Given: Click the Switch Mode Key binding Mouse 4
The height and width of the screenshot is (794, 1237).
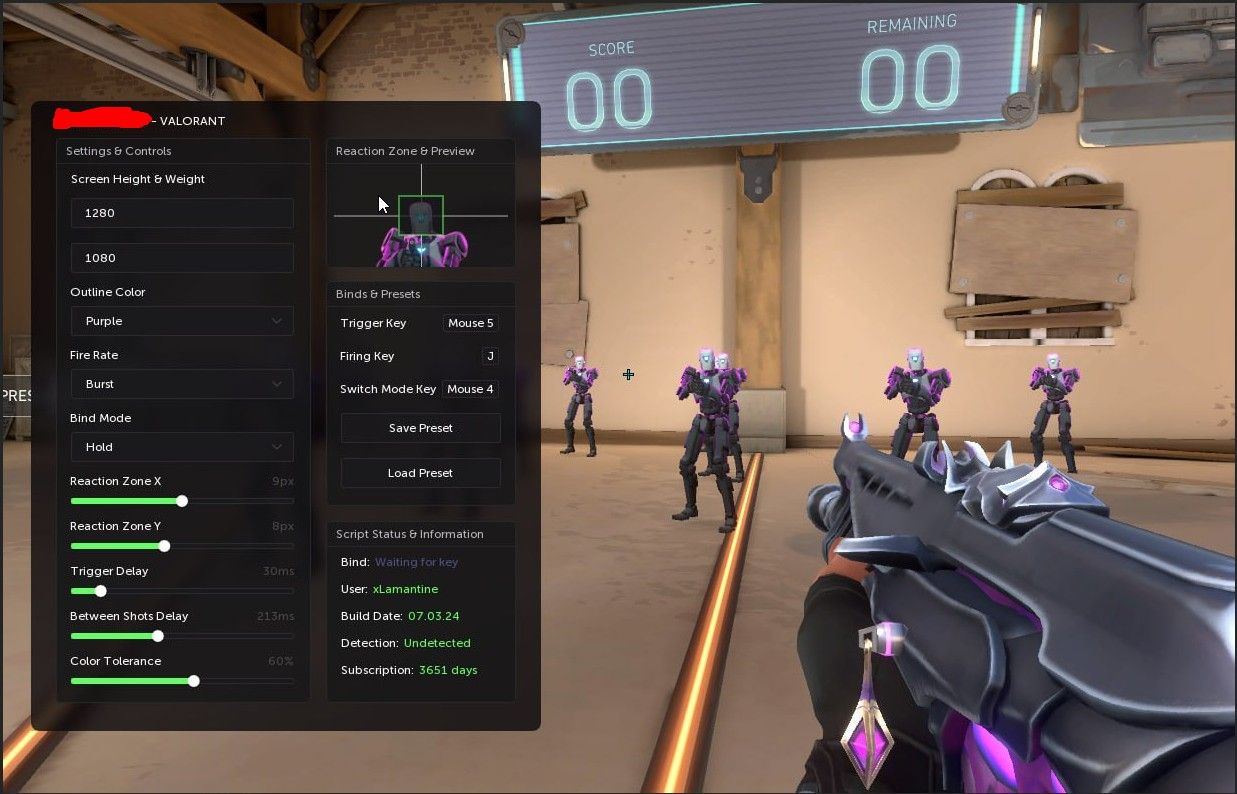Looking at the screenshot, I should point(470,389).
